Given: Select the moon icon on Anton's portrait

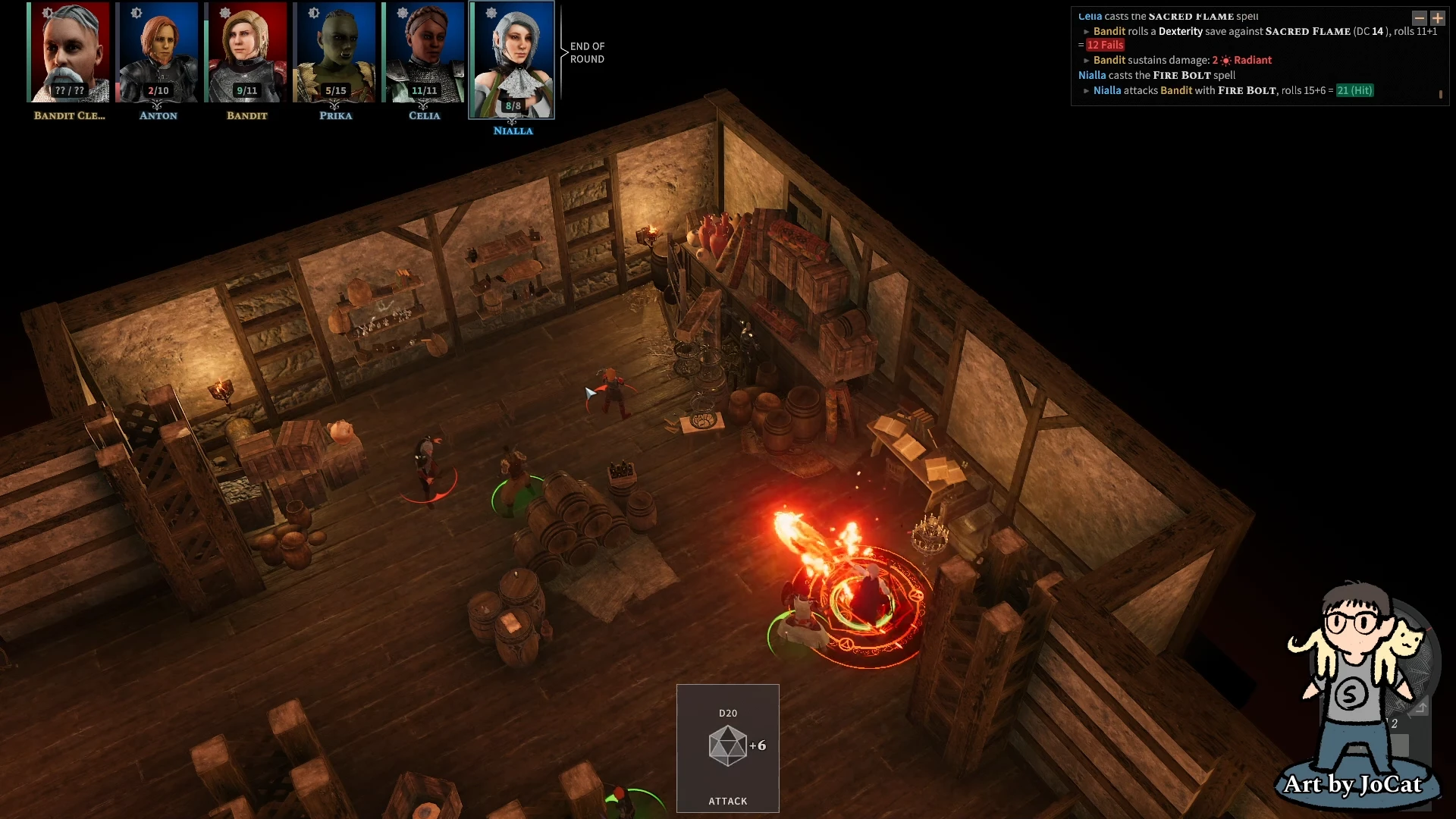Looking at the screenshot, I should click(136, 13).
